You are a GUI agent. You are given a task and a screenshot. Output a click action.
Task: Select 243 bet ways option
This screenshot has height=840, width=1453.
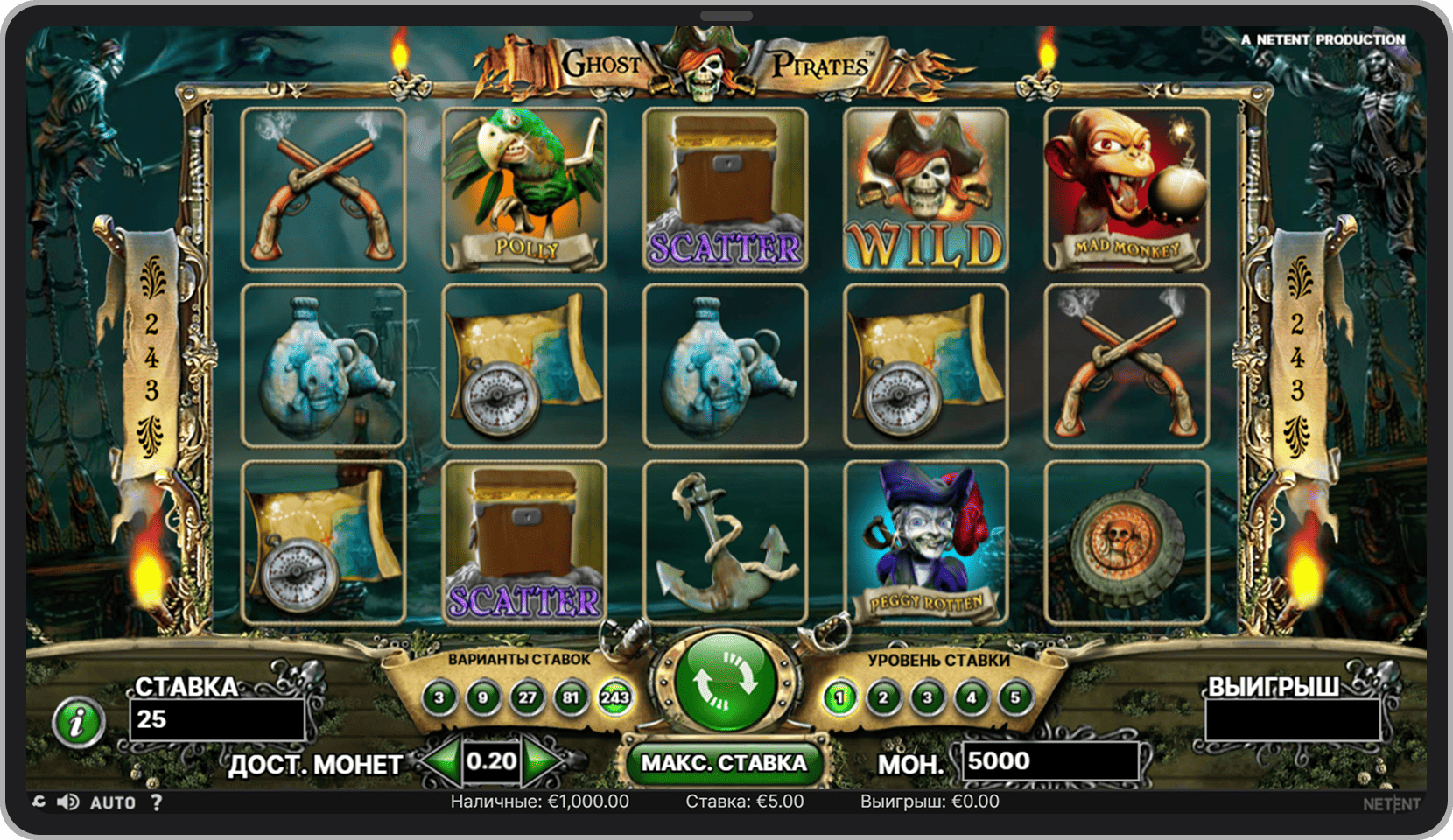click(x=614, y=697)
